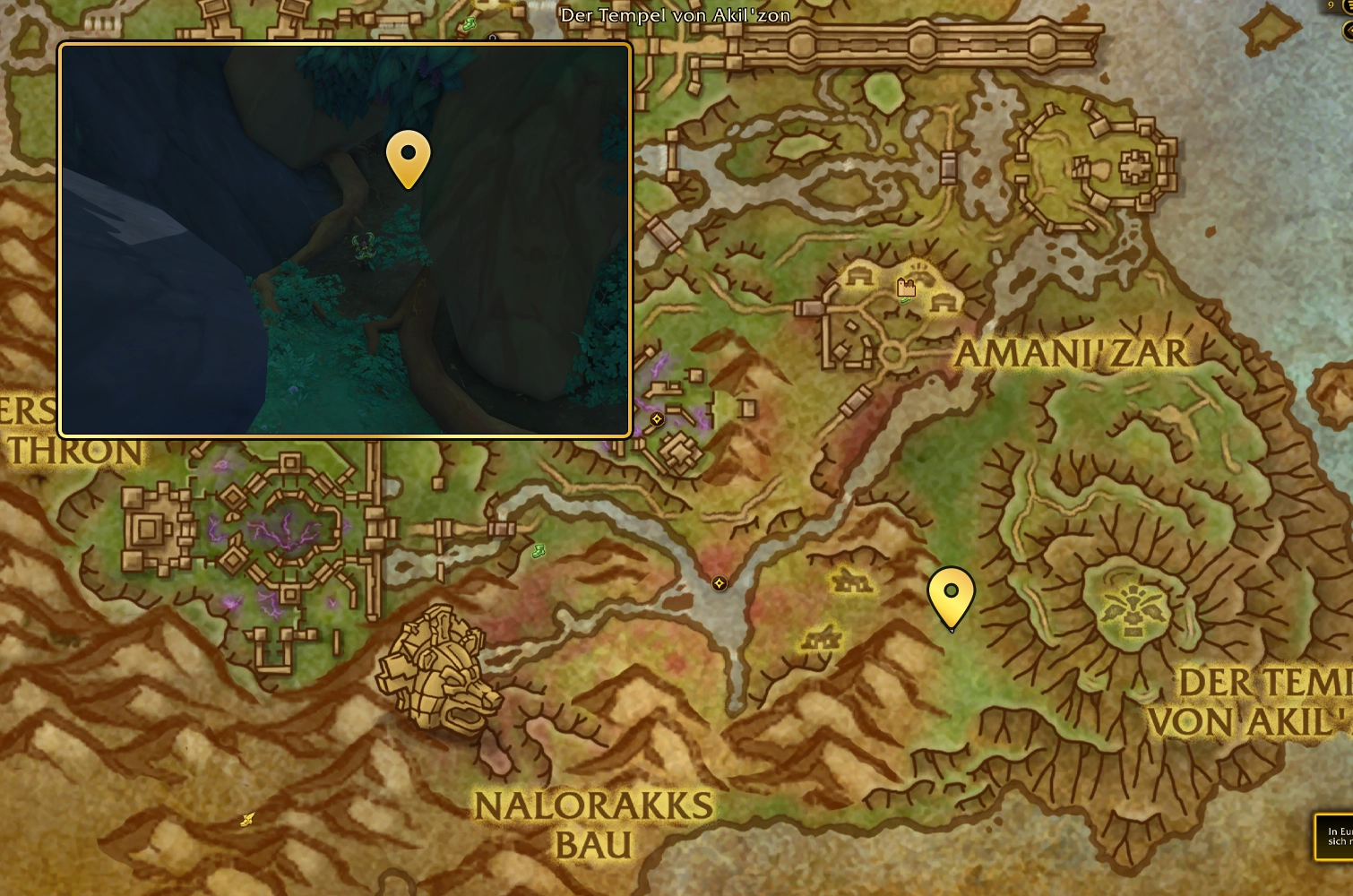Click the yellow location pin on the map
The height and width of the screenshot is (896, 1353).
[951, 594]
